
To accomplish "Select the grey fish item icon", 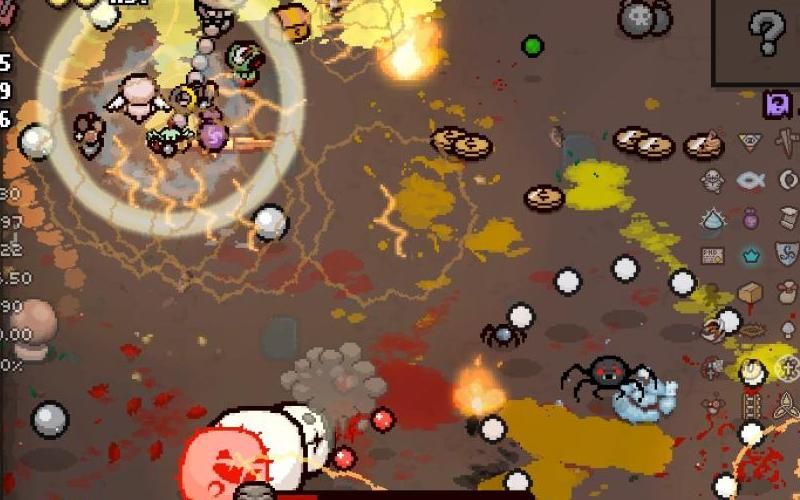I will tap(750, 180).
